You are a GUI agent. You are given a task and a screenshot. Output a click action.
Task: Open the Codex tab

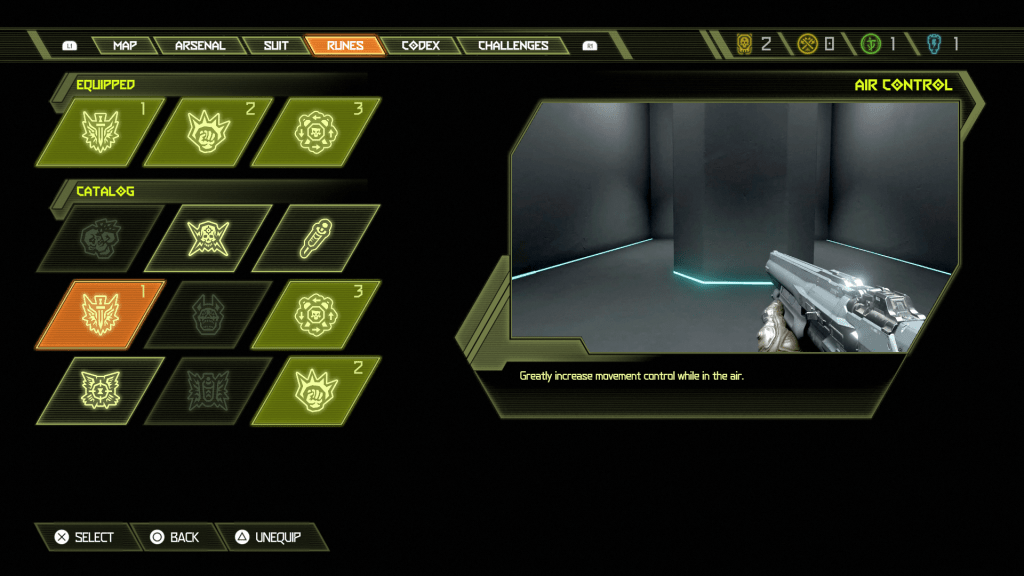420,45
